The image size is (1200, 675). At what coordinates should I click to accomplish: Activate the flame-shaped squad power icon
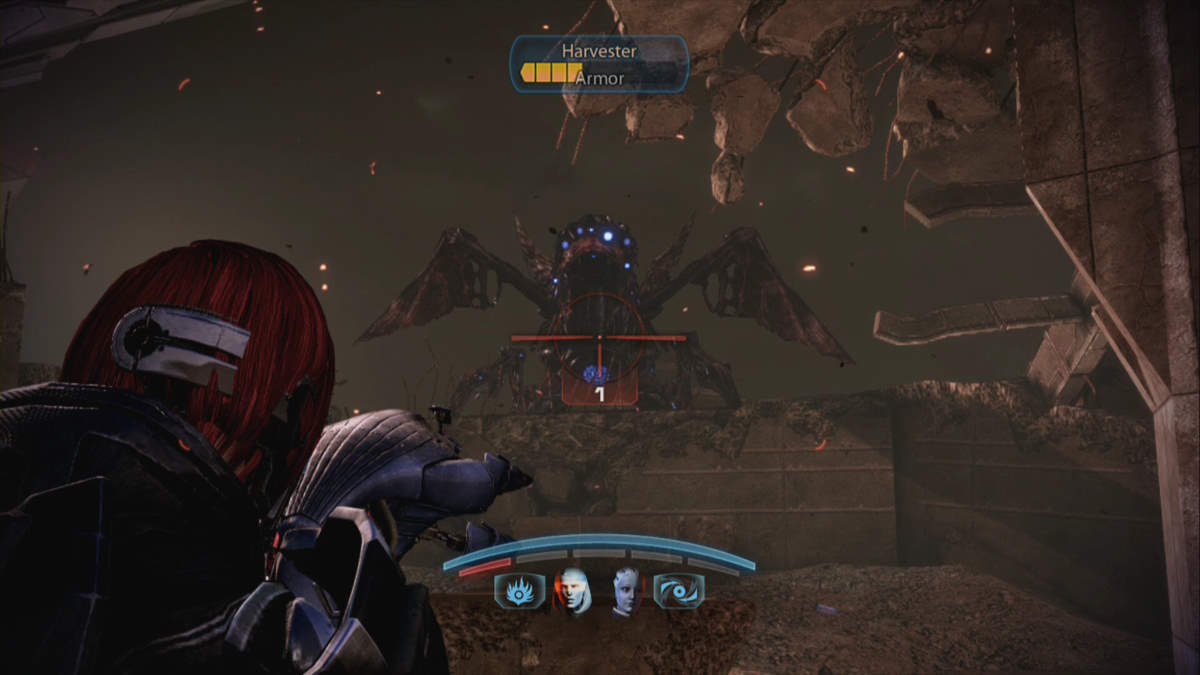519,591
